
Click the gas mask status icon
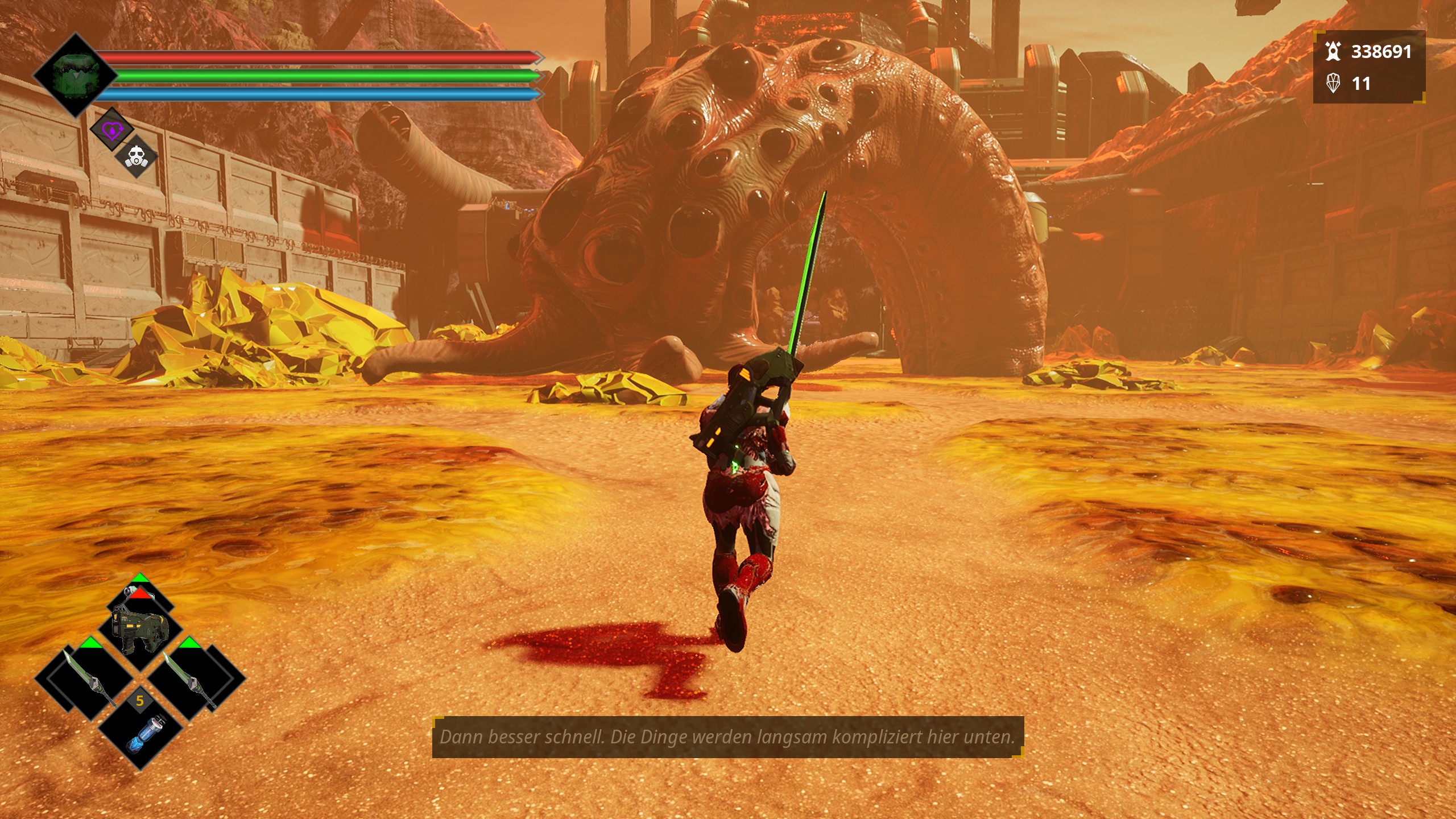click(136, 156)
